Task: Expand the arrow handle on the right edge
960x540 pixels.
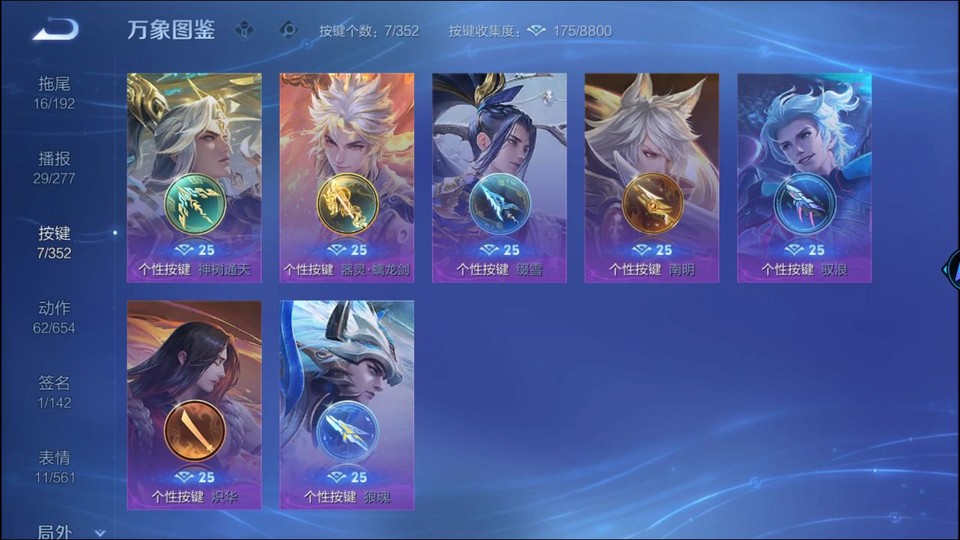Action: pos(951,270)
